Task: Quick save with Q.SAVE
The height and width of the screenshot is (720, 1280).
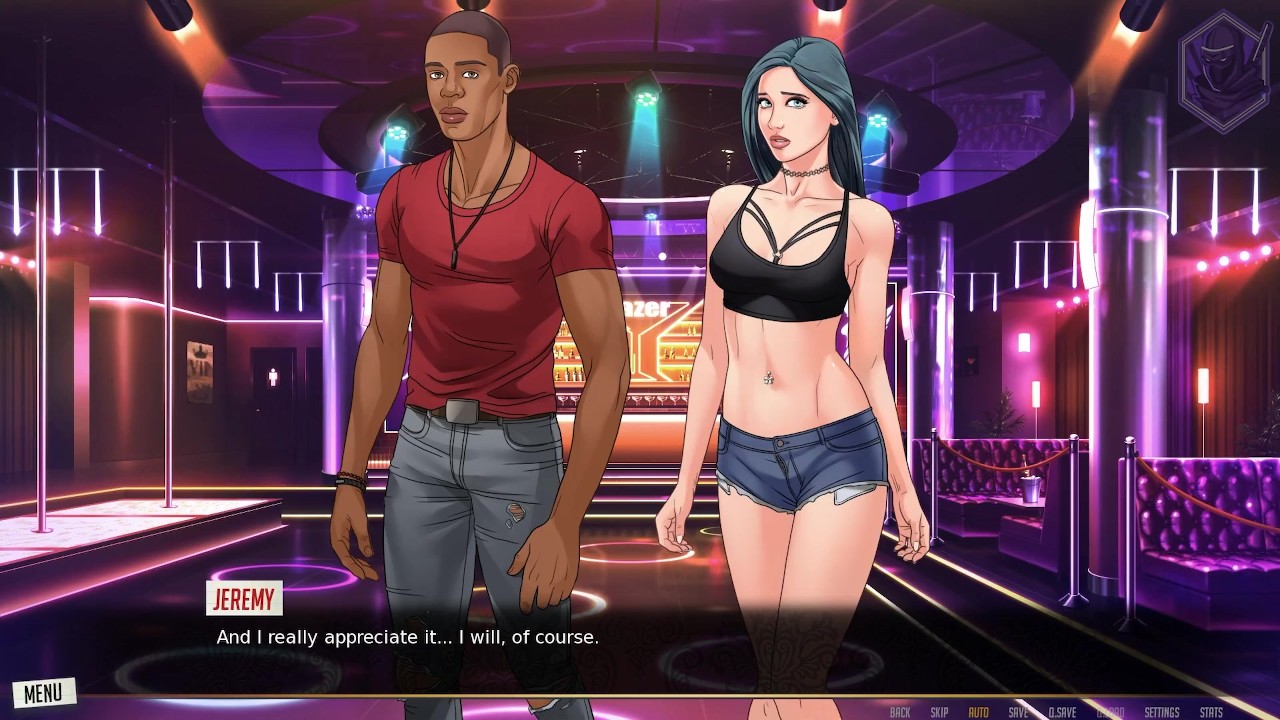Action: [x=1062, y=712]
